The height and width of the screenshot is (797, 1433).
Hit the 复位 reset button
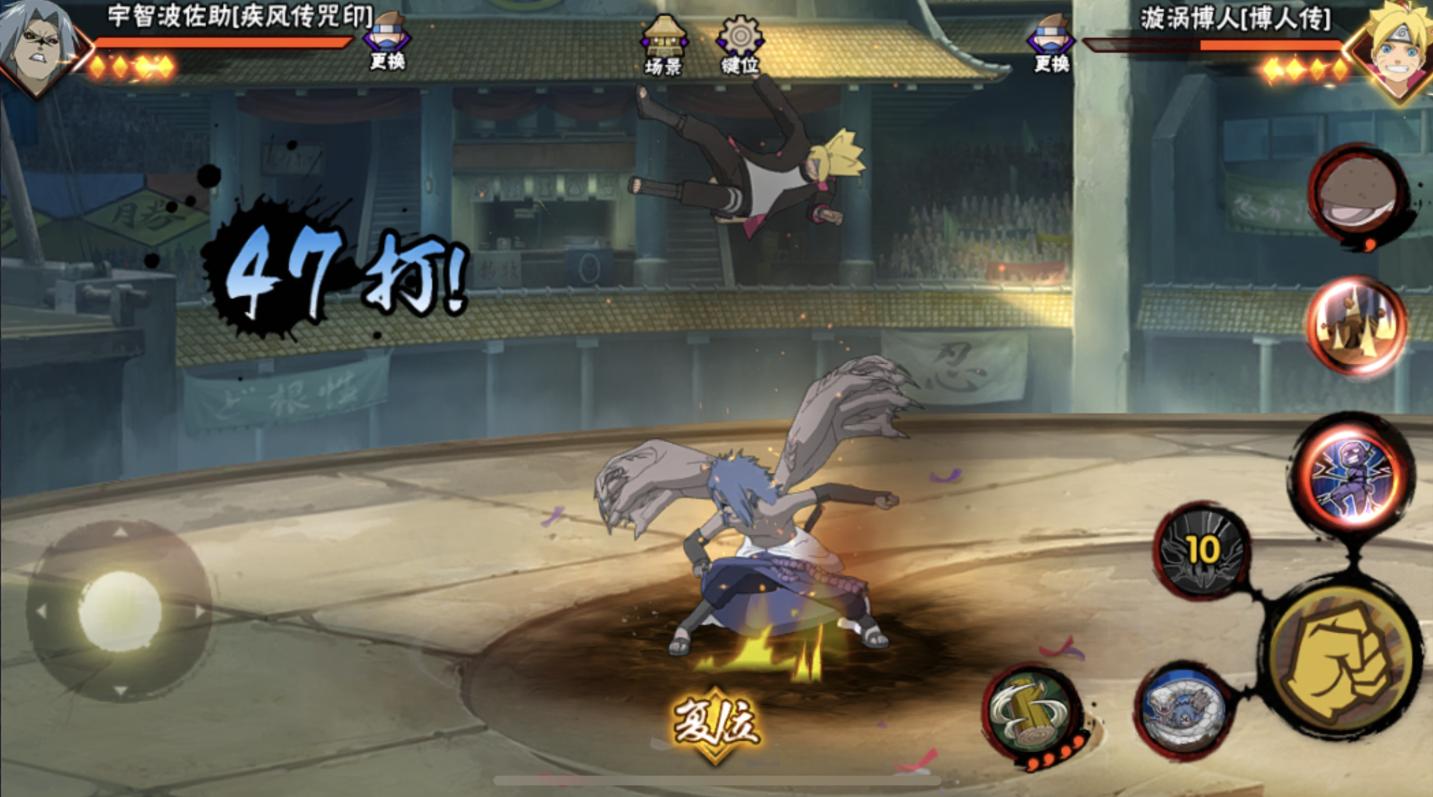[716, 721]
